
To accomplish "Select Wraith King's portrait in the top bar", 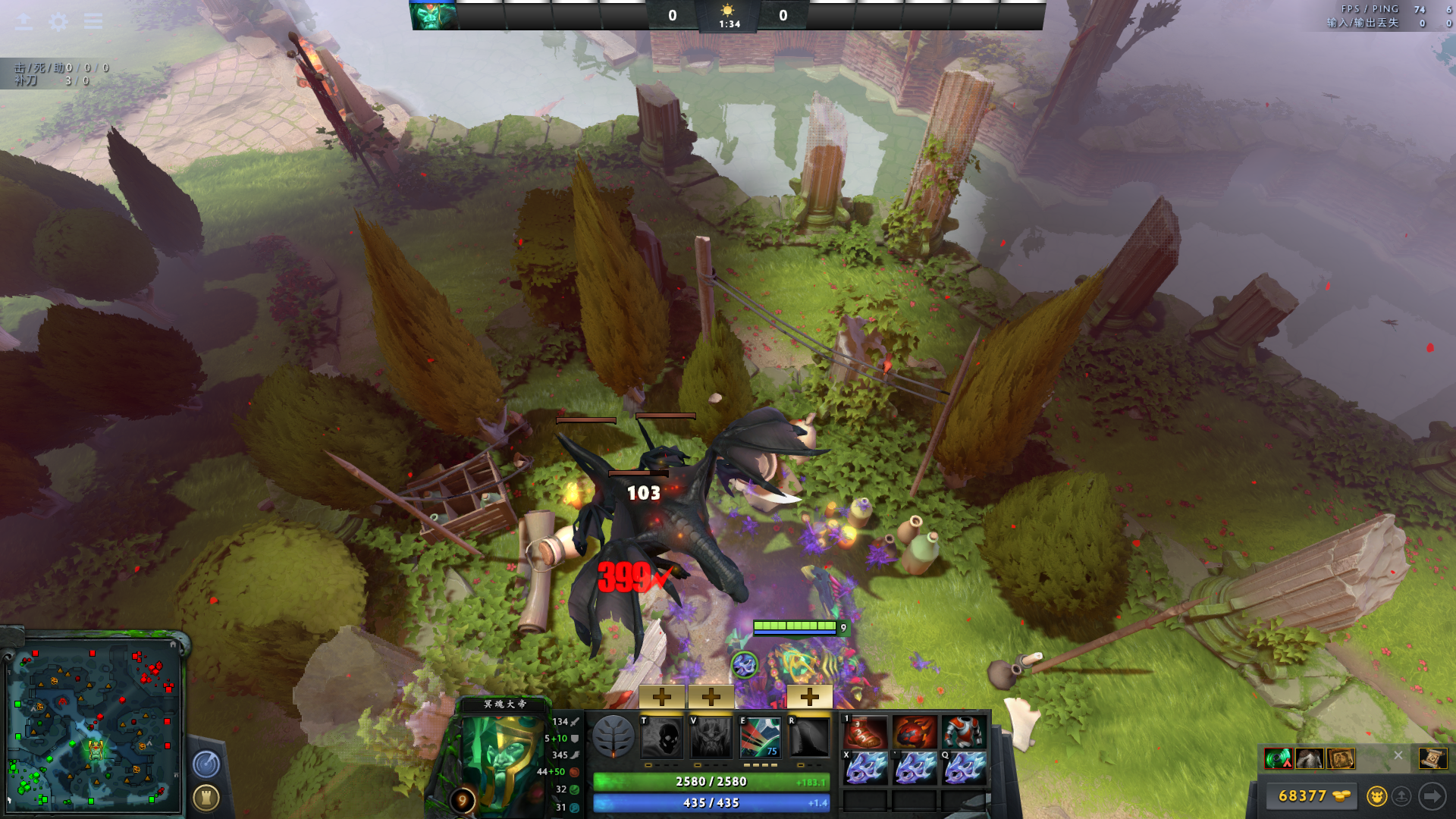I will [x=434, y=15].
